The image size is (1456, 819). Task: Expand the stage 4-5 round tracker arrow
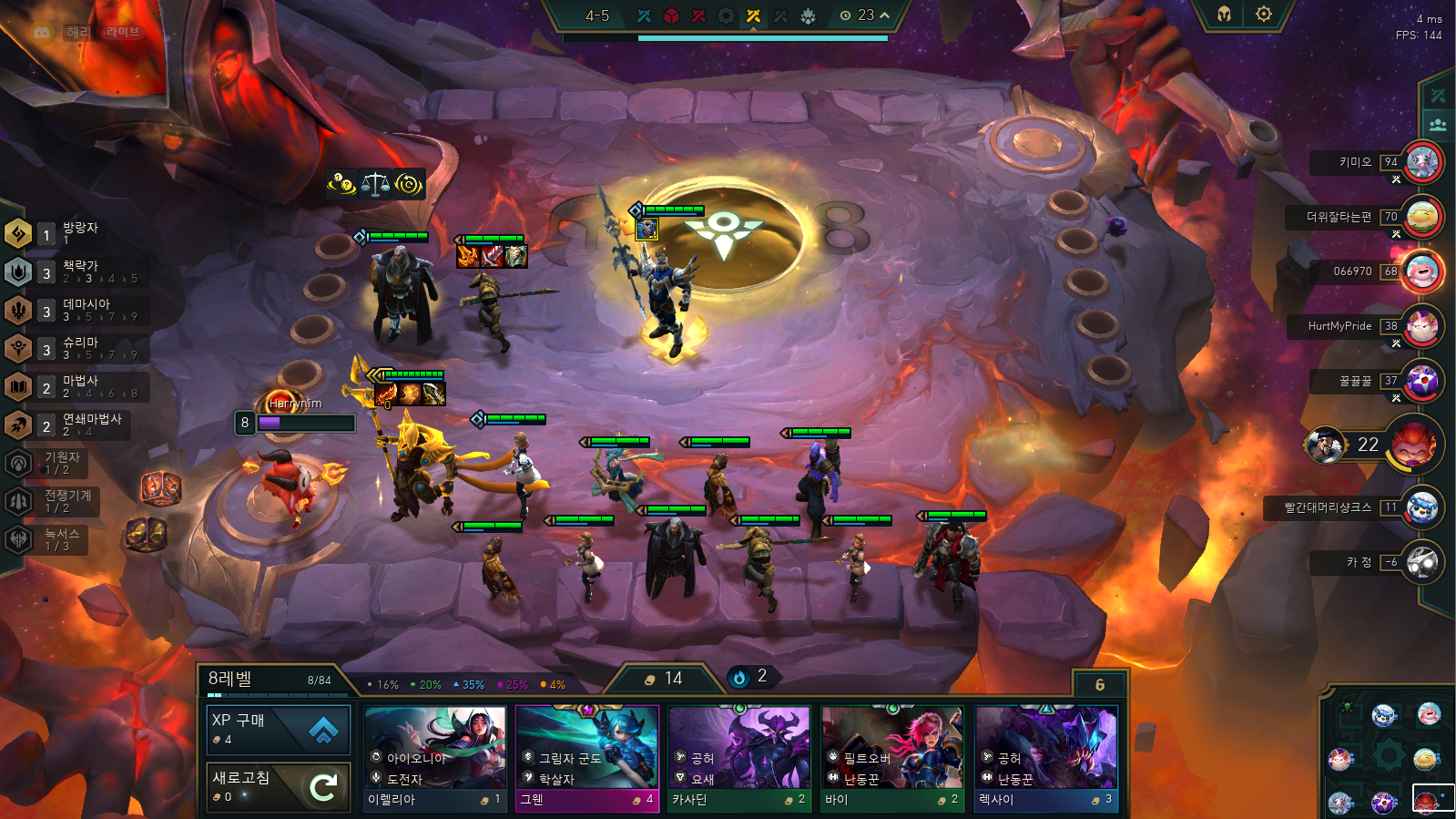pyautogui.click(x=884, y=15)
